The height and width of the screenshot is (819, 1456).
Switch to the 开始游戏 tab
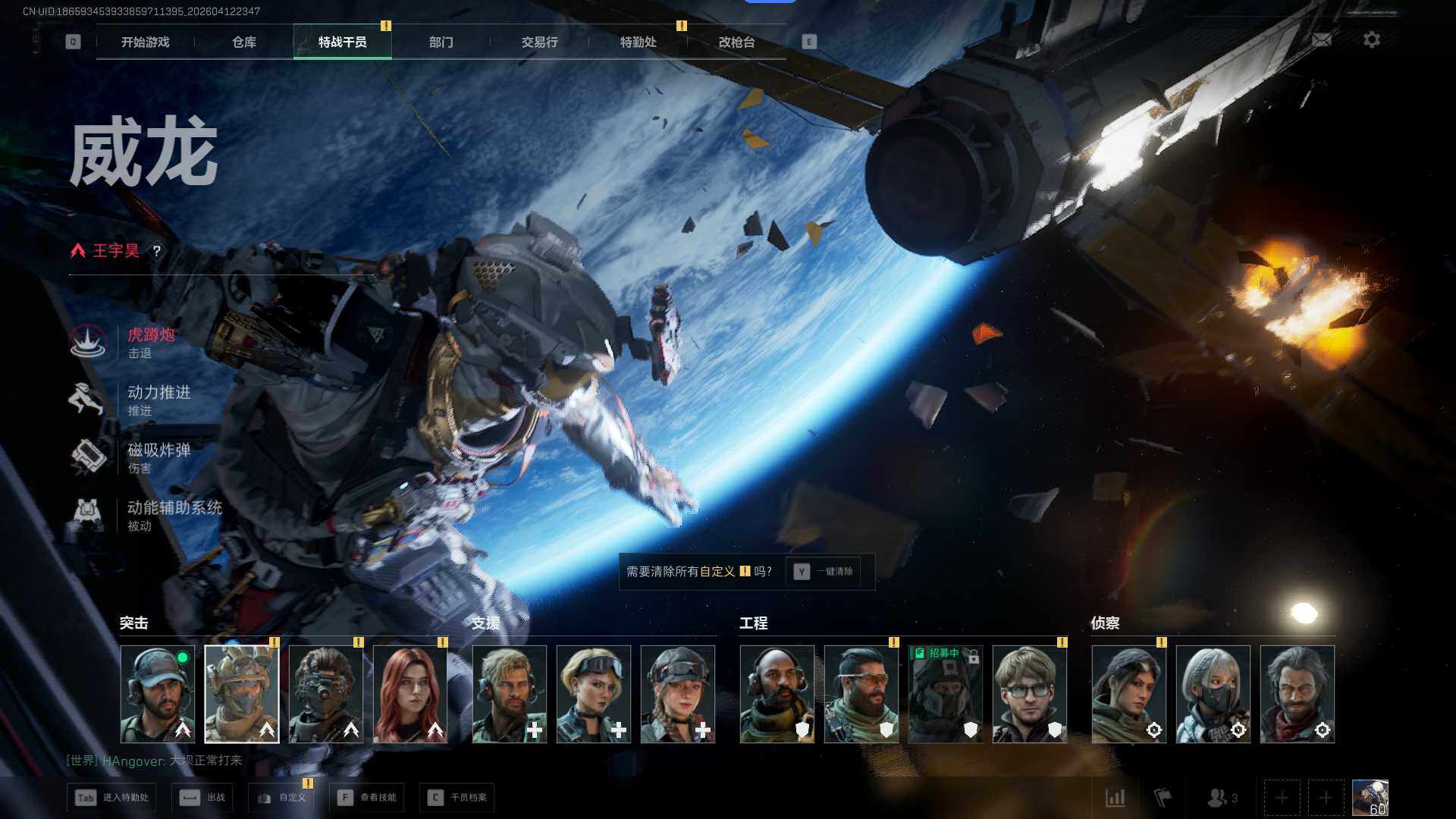(x=145, y=42)
